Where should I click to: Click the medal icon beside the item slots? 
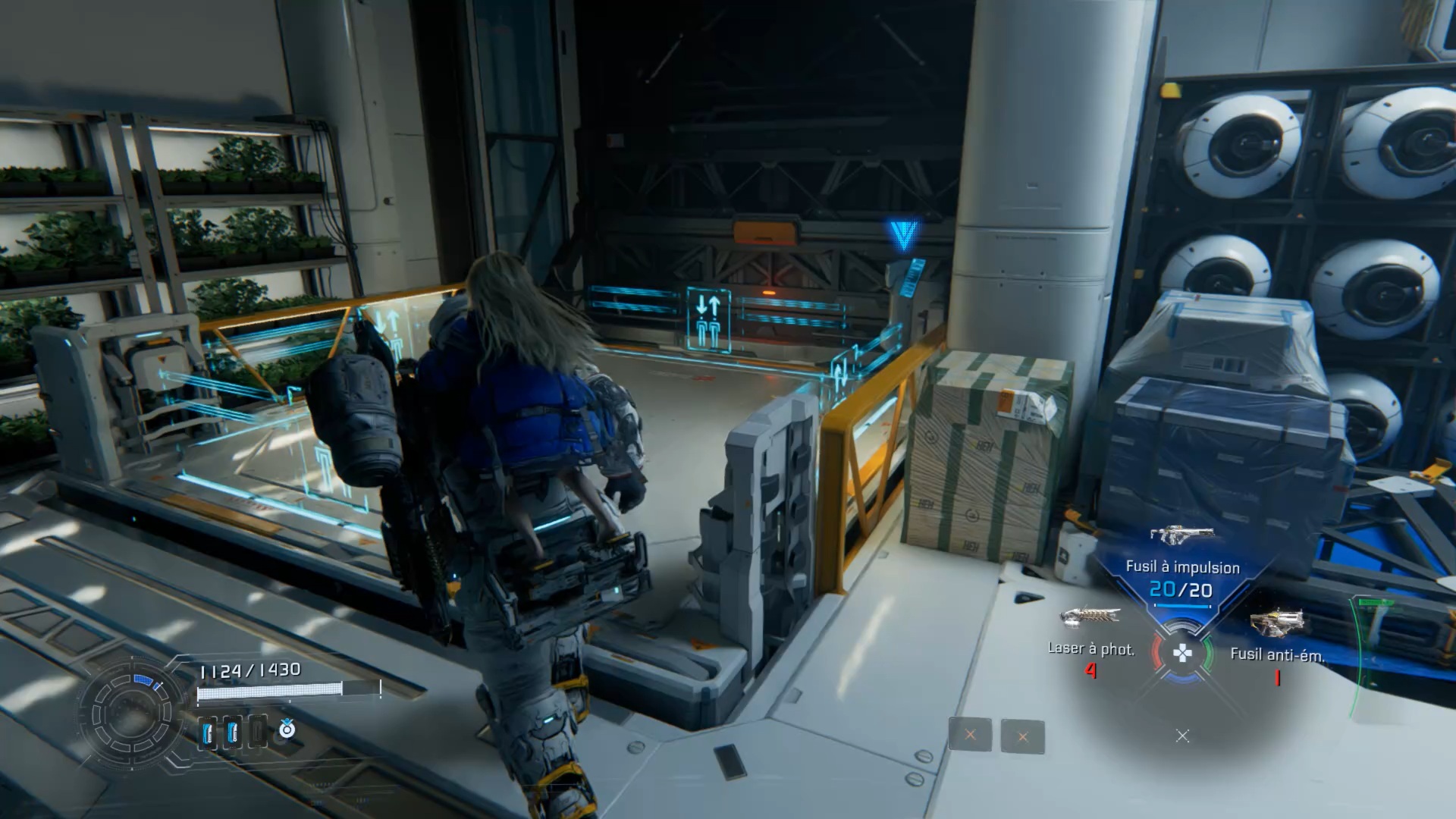pos(287,730)
